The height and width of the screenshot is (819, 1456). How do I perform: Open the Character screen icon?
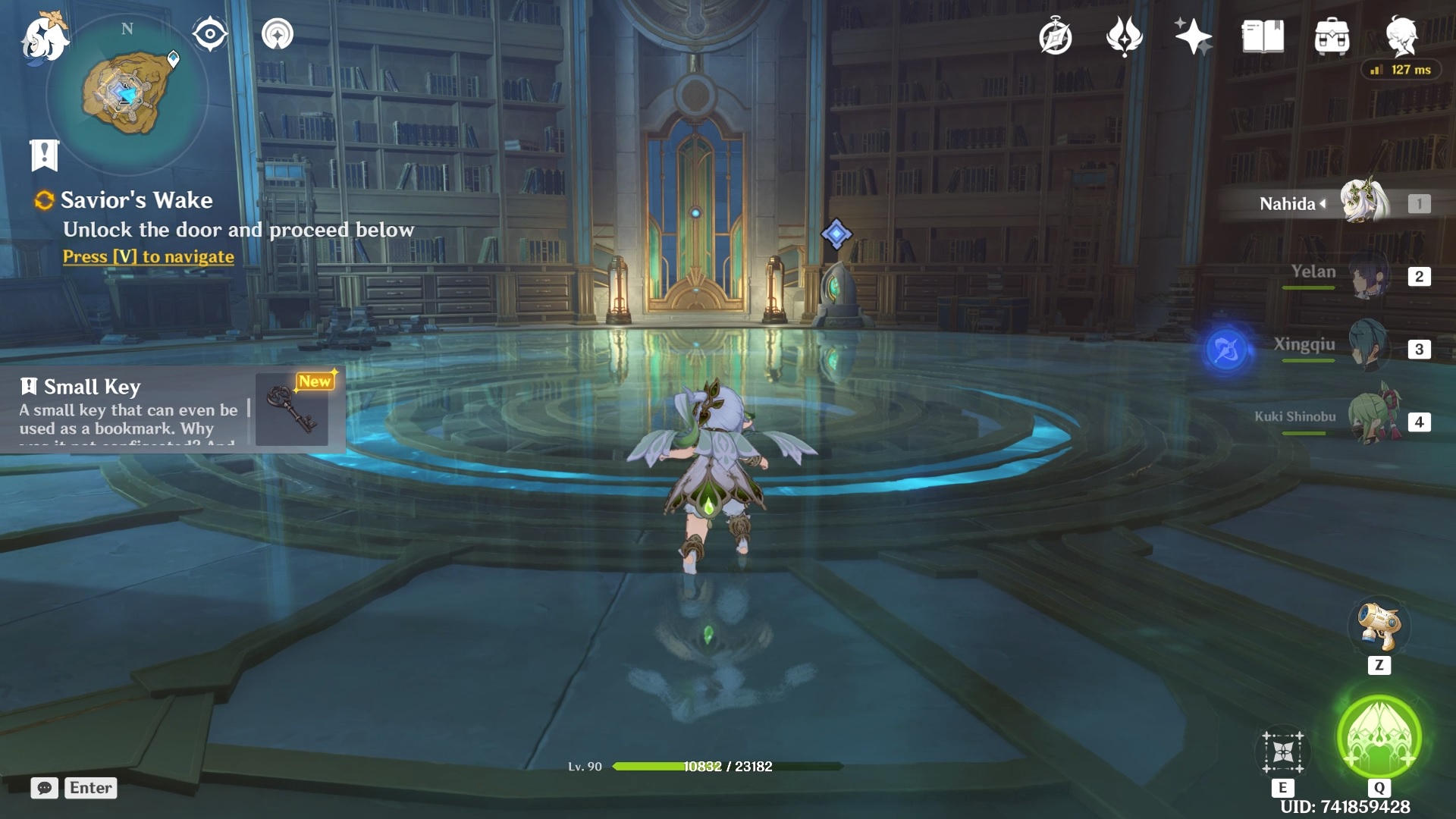click(1401, 35)
